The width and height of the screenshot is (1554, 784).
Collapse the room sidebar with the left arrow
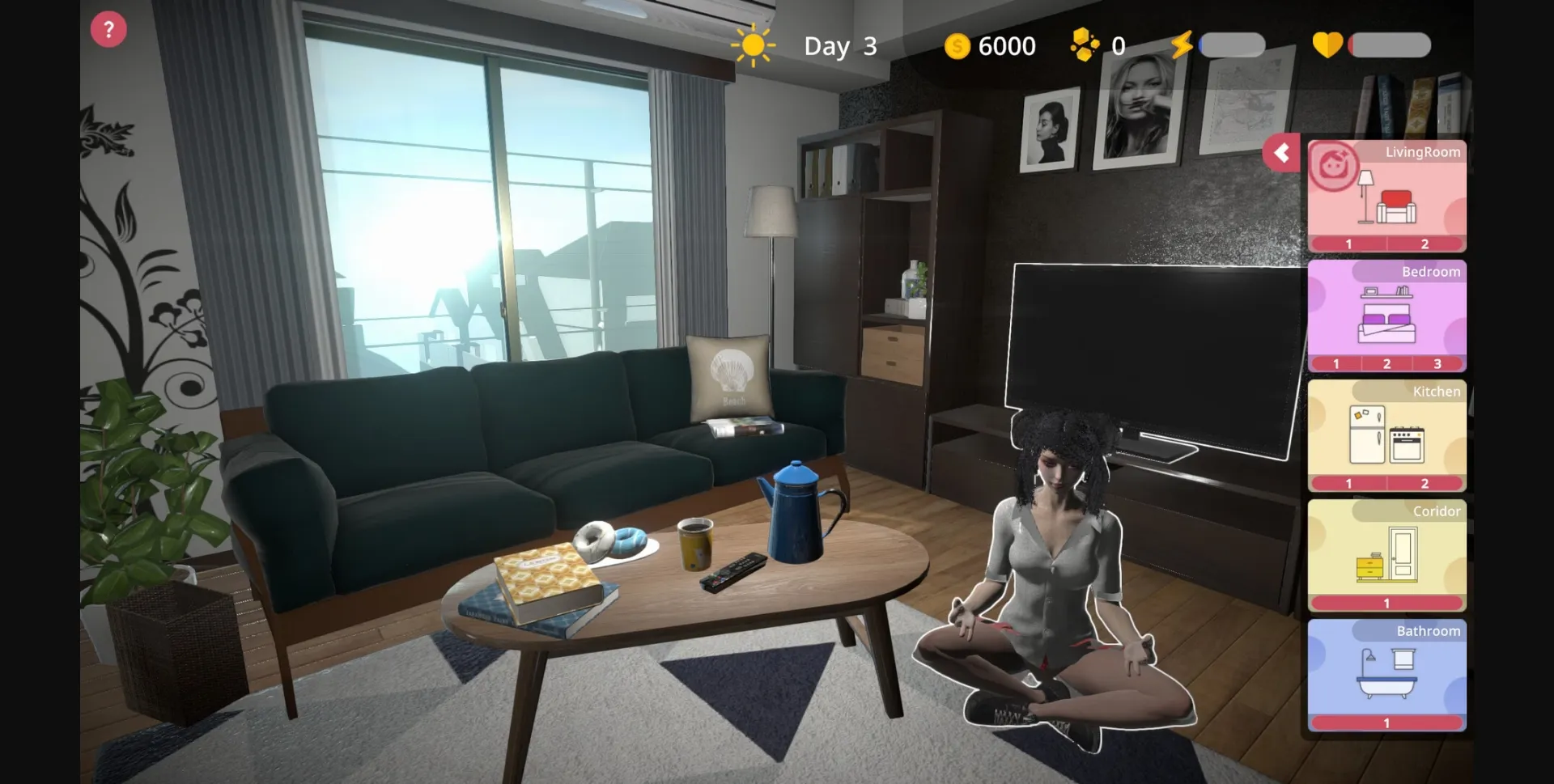pos(1282,153)
